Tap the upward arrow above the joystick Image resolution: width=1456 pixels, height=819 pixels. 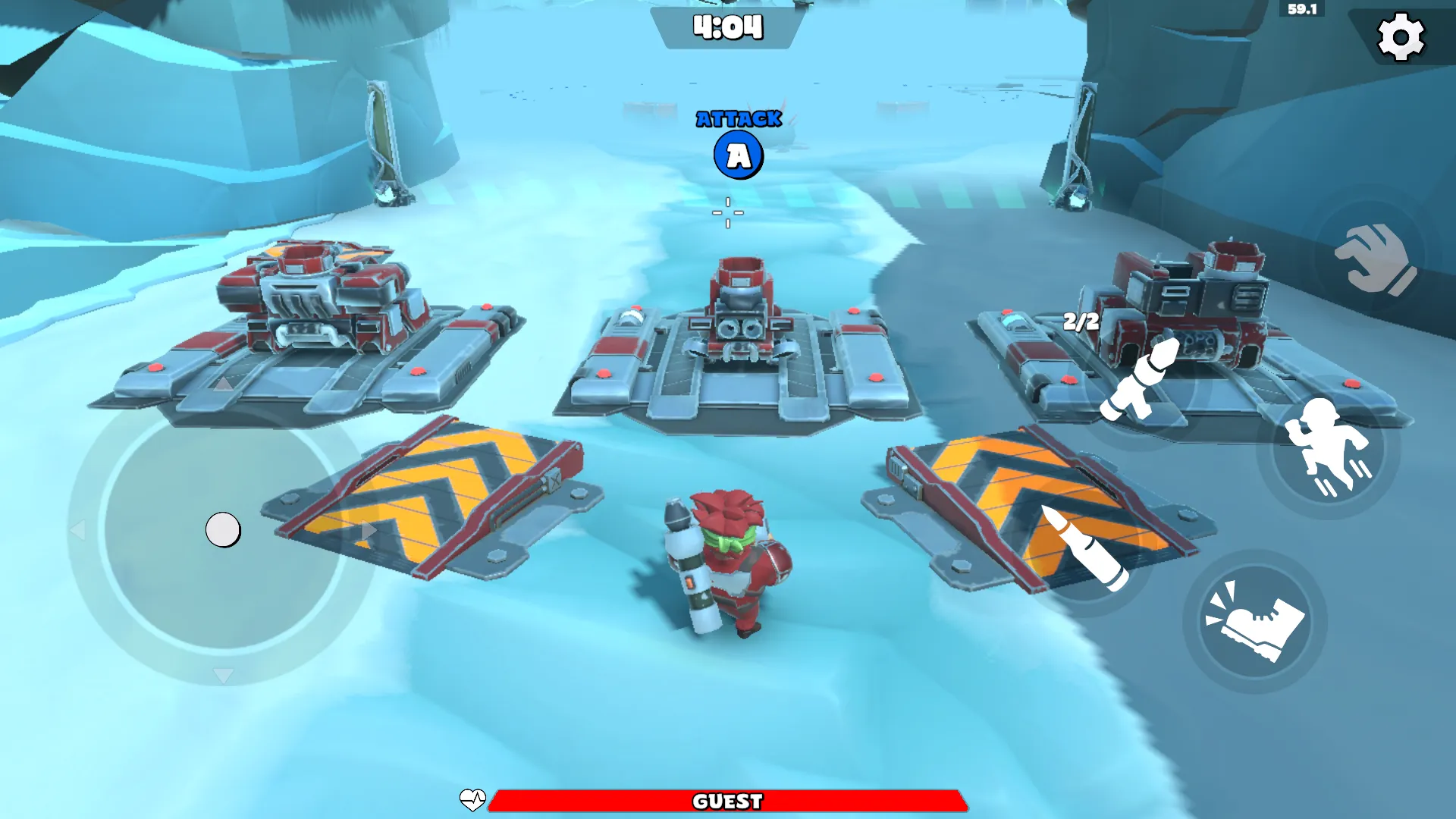222,384
